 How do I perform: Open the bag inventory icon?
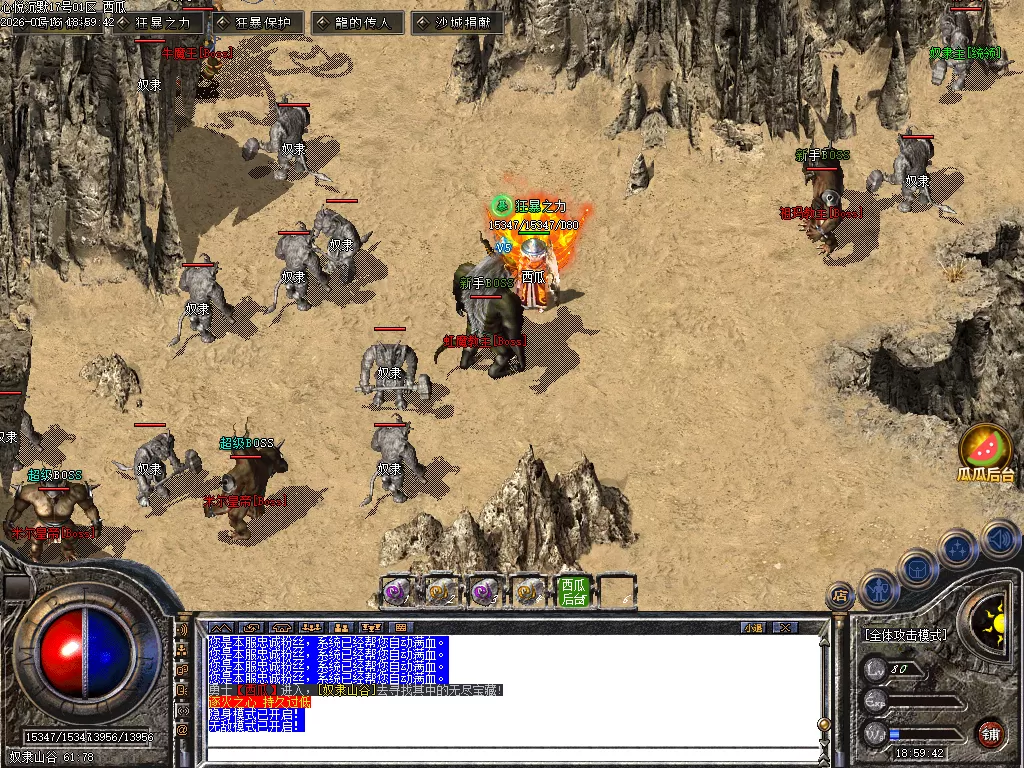918,567
